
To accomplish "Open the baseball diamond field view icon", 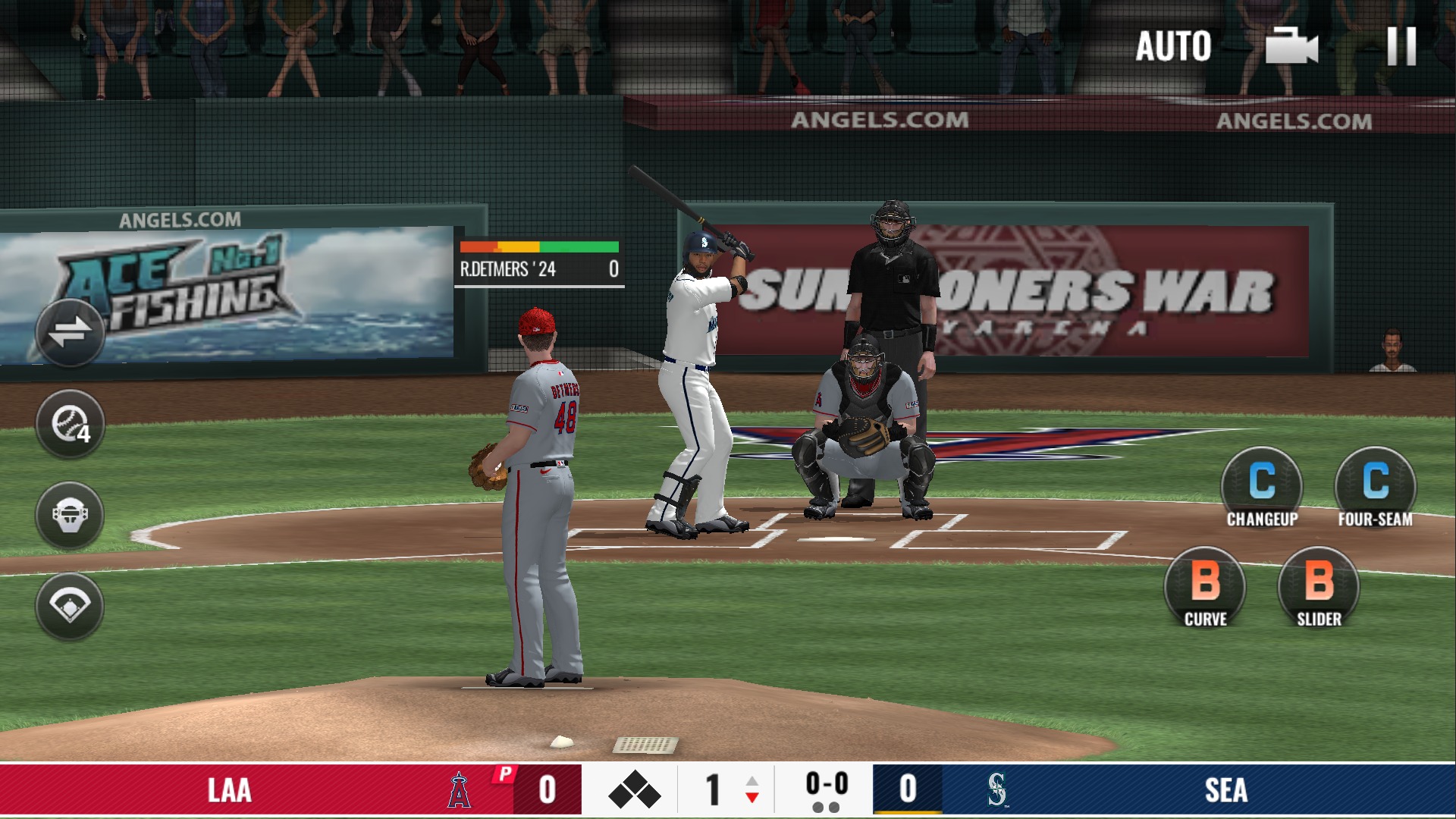I will (x=70, y=606).
